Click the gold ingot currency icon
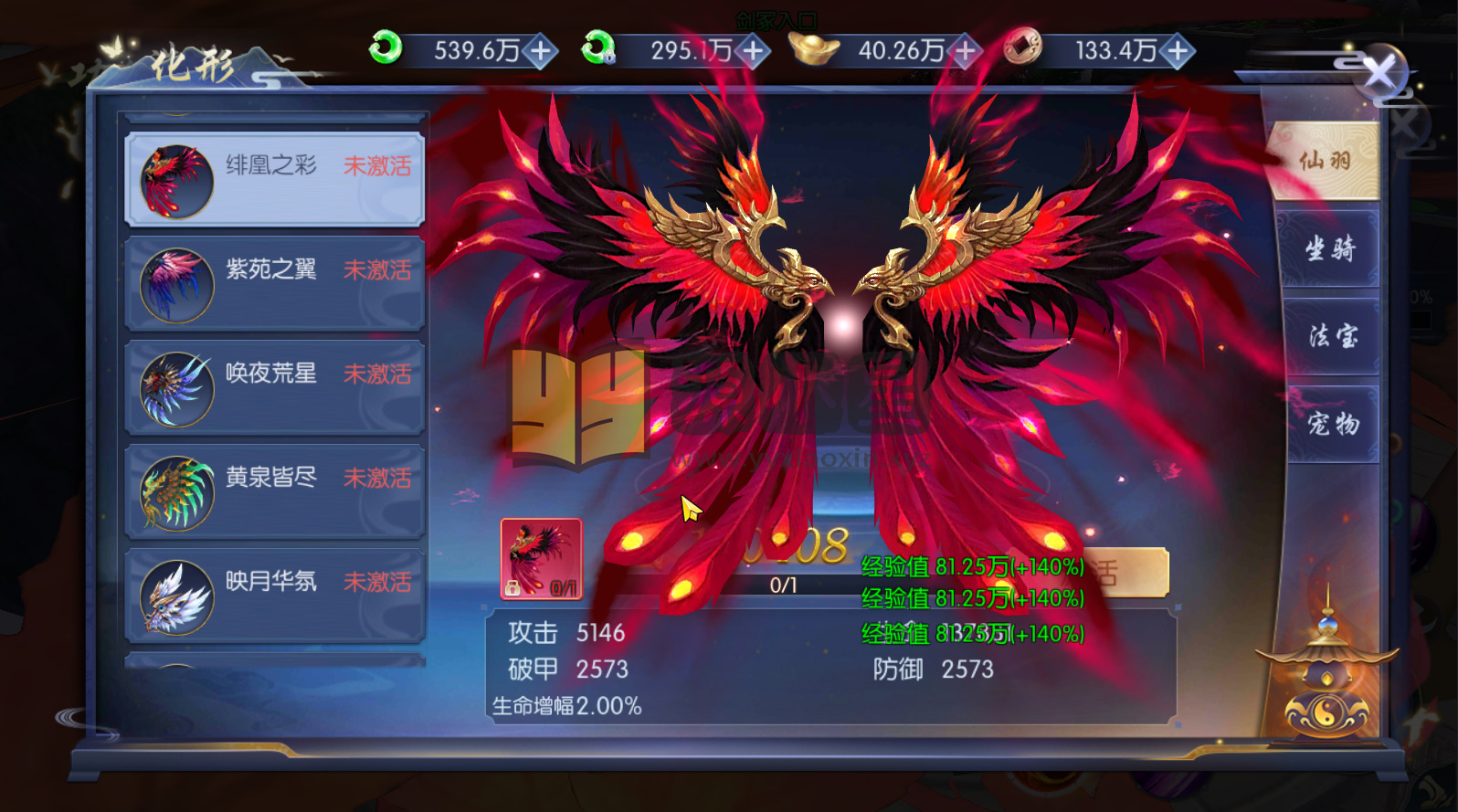1458x812 pixels. click(x=816, y=50)
